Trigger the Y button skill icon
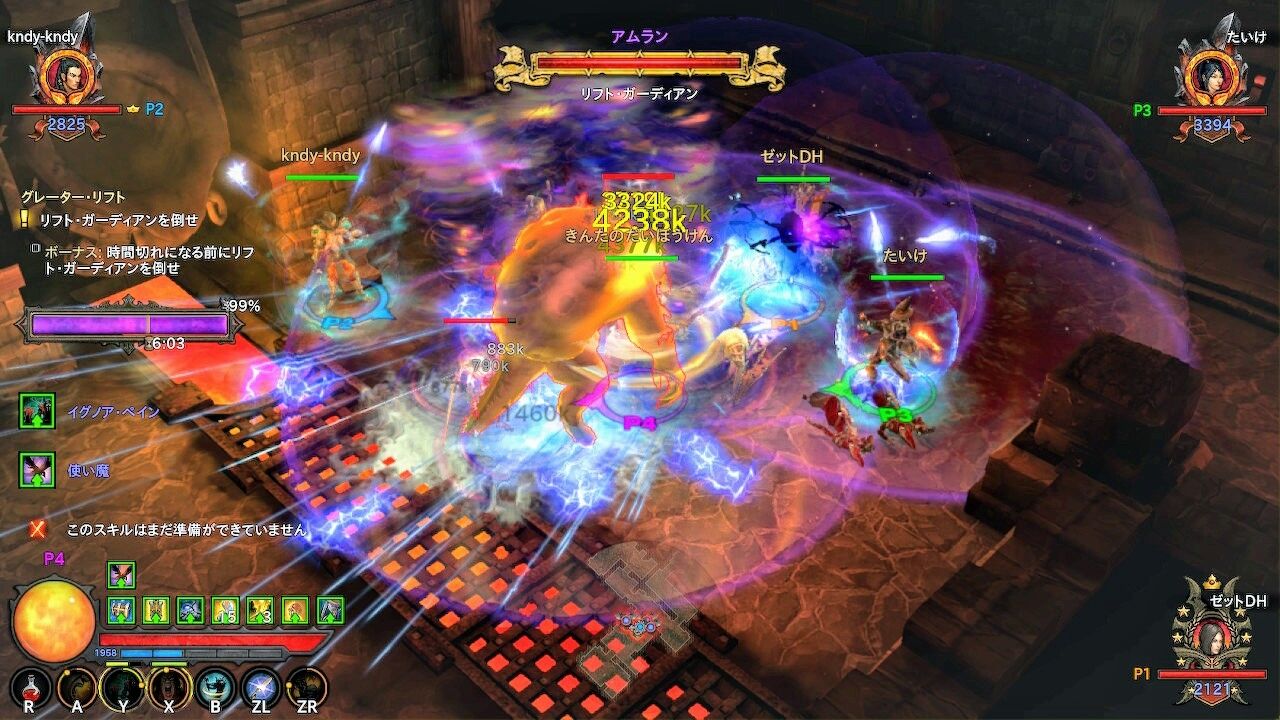This screenshot has width=1280, height=720. pyautogui.click(x=122, y=684)
